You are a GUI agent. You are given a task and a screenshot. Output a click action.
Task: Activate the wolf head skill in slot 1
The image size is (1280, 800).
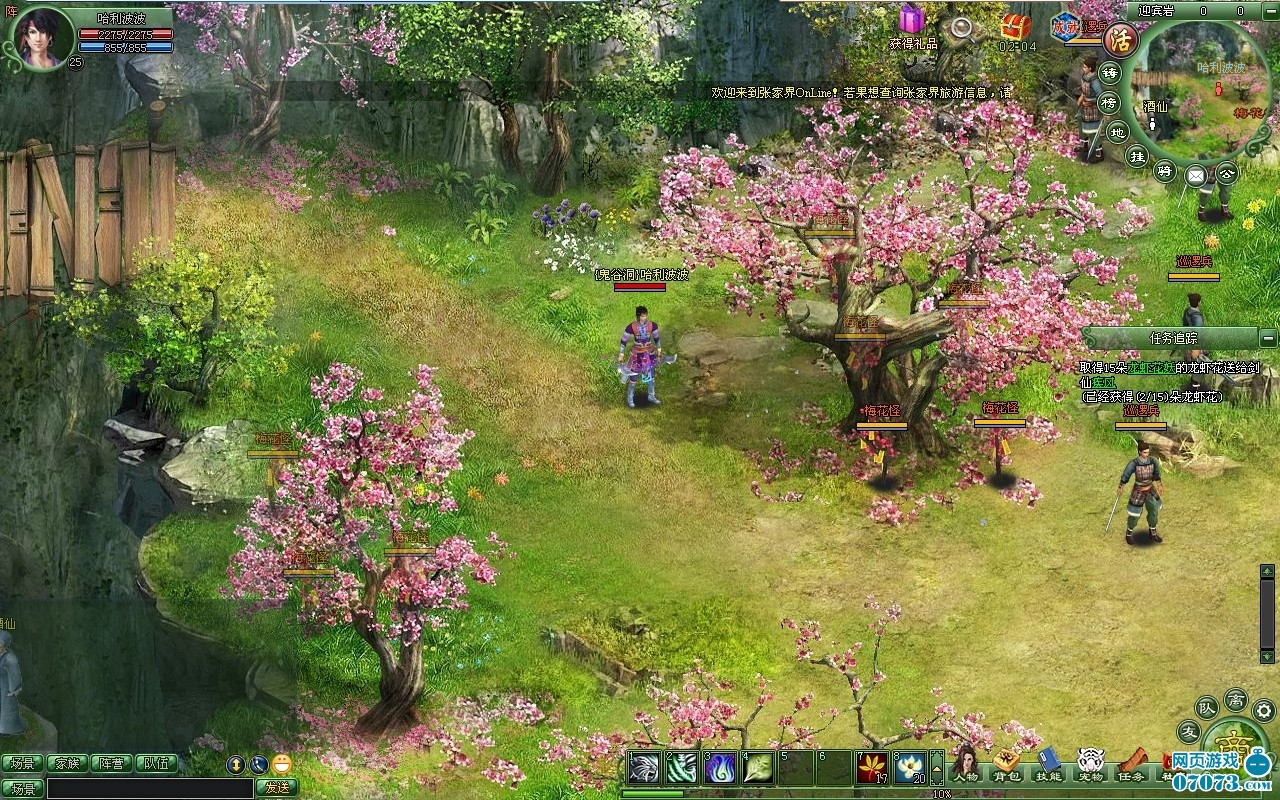point(643,767)
